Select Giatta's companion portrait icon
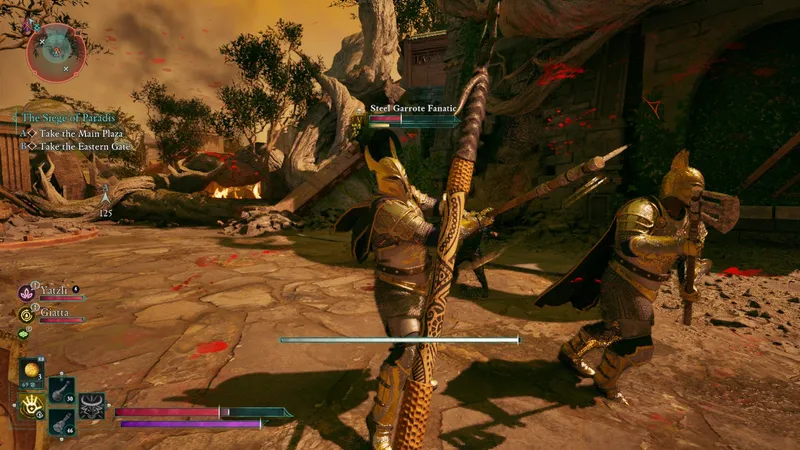800x450 pixels. [26, 313]
